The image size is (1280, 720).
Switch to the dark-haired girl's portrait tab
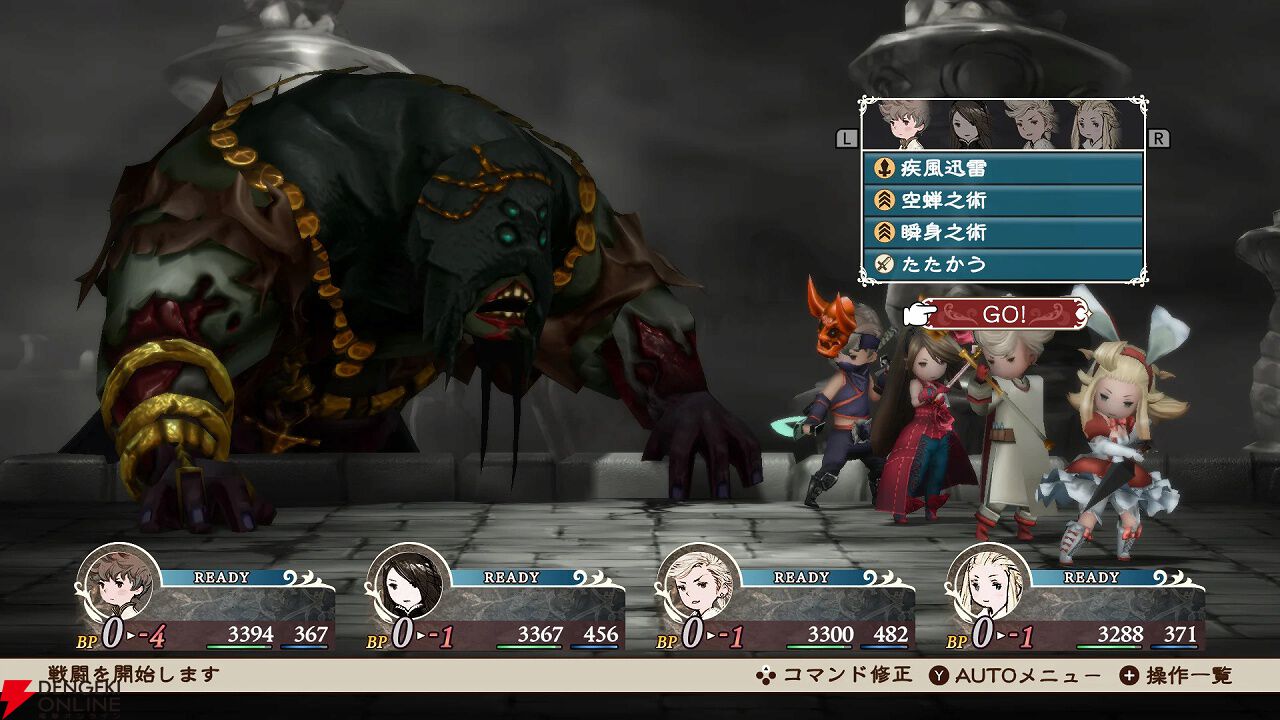click(967, 125)
